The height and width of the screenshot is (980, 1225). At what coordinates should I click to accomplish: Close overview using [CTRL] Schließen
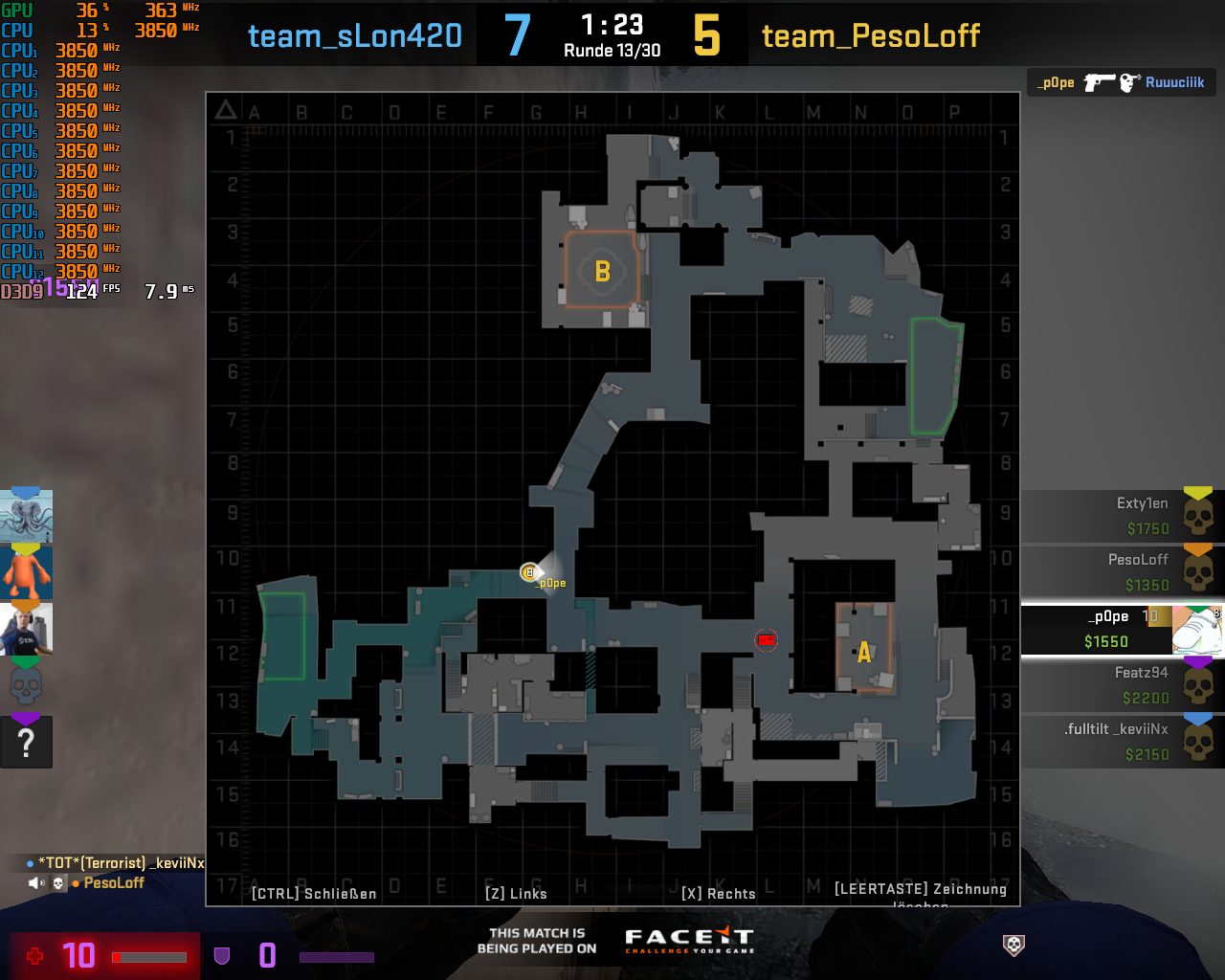click(314, 893)
